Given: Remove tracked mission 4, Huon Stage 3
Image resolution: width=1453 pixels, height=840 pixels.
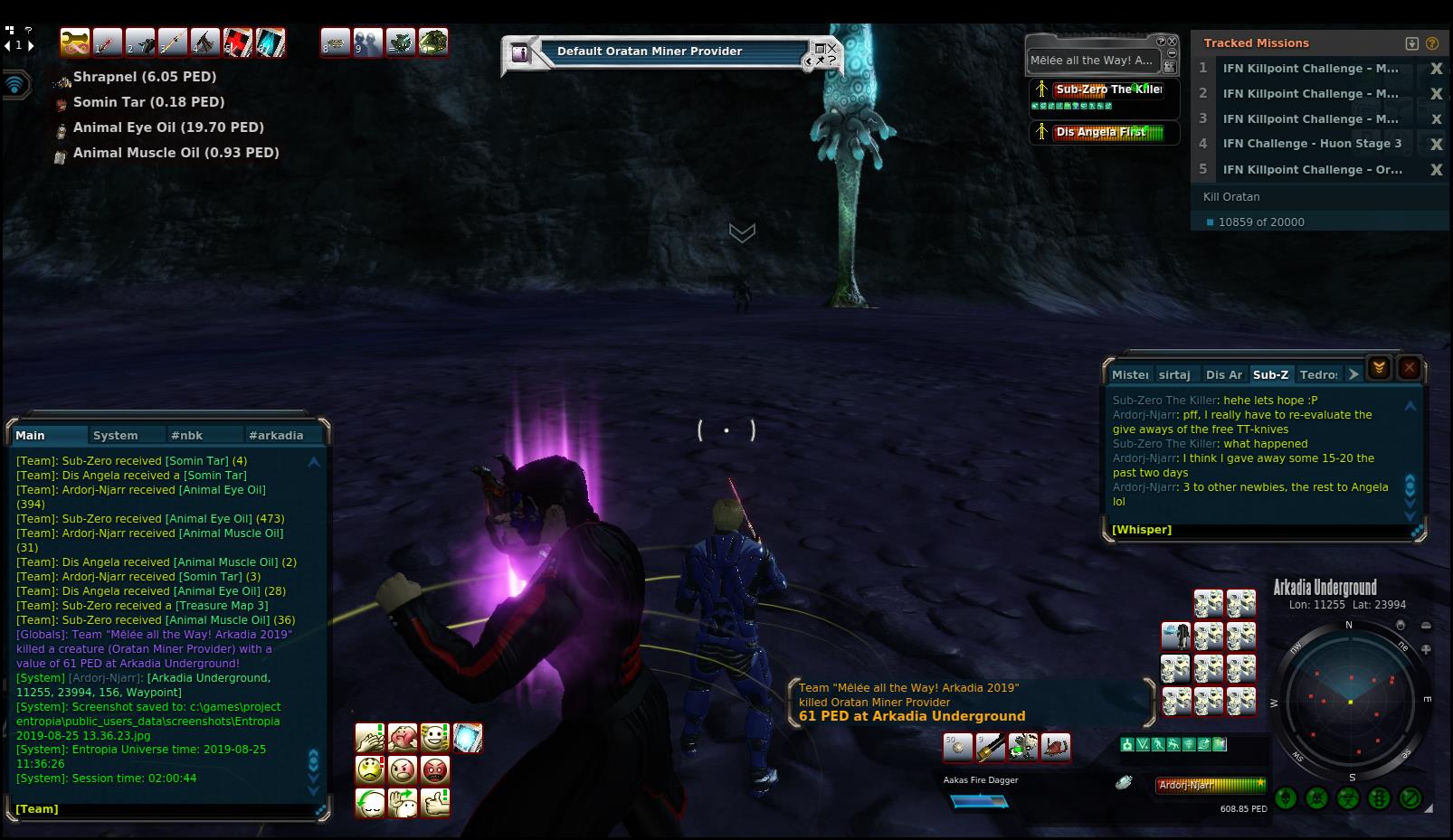Looking at the screenshot, I should point(1435,144).
